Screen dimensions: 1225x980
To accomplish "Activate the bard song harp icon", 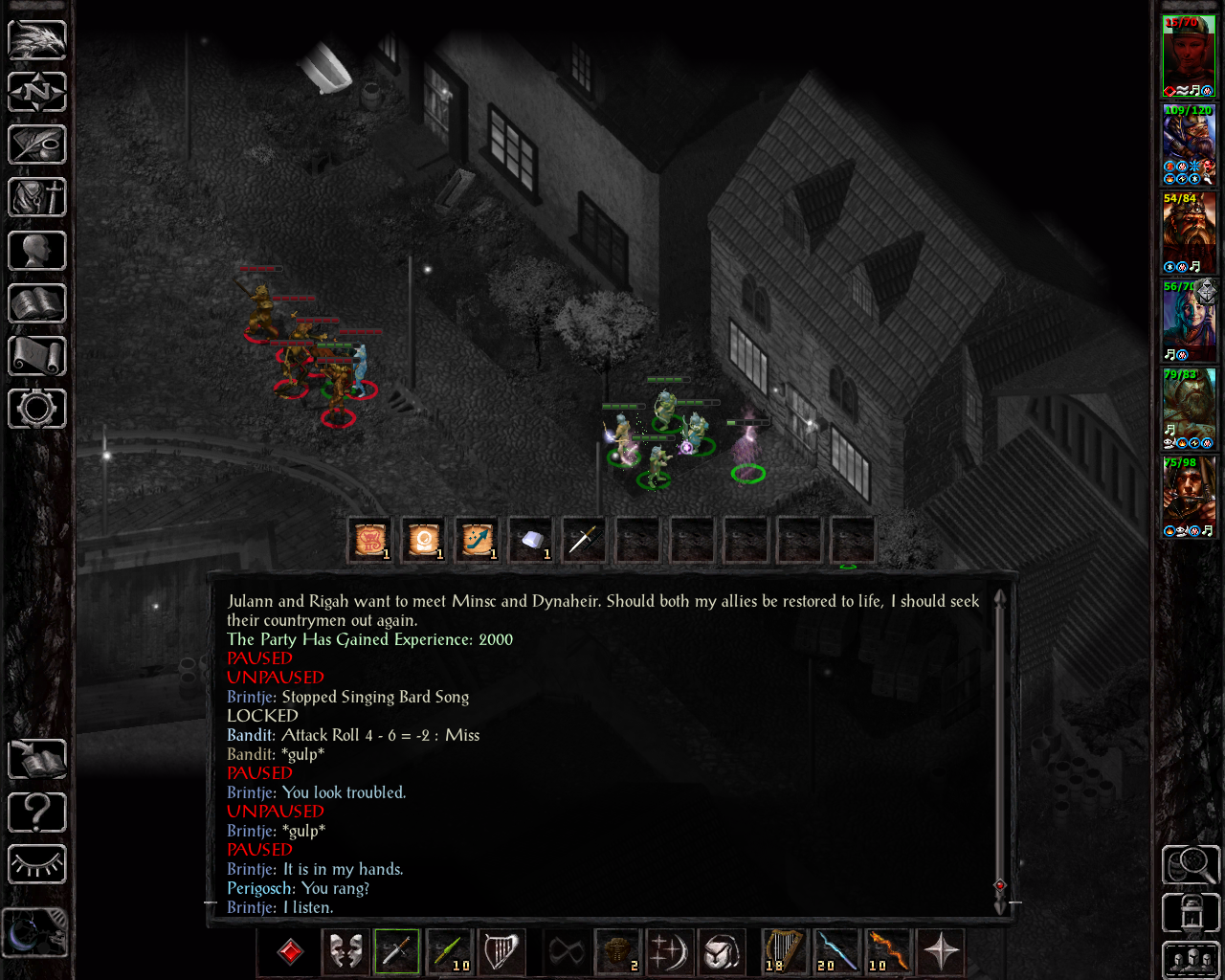I will coord(501,951).
